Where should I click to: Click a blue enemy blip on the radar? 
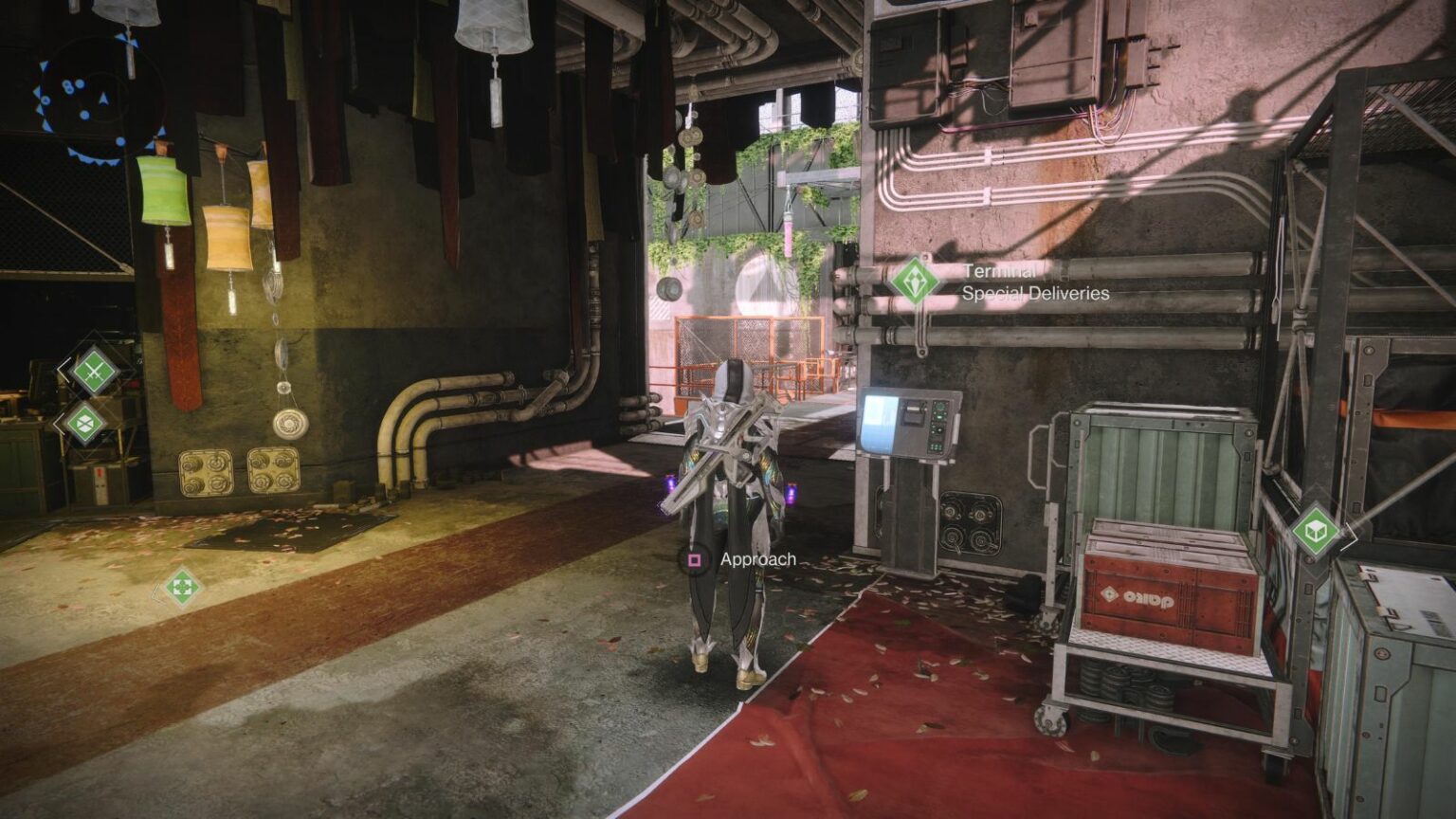click(x=83, y=115)
